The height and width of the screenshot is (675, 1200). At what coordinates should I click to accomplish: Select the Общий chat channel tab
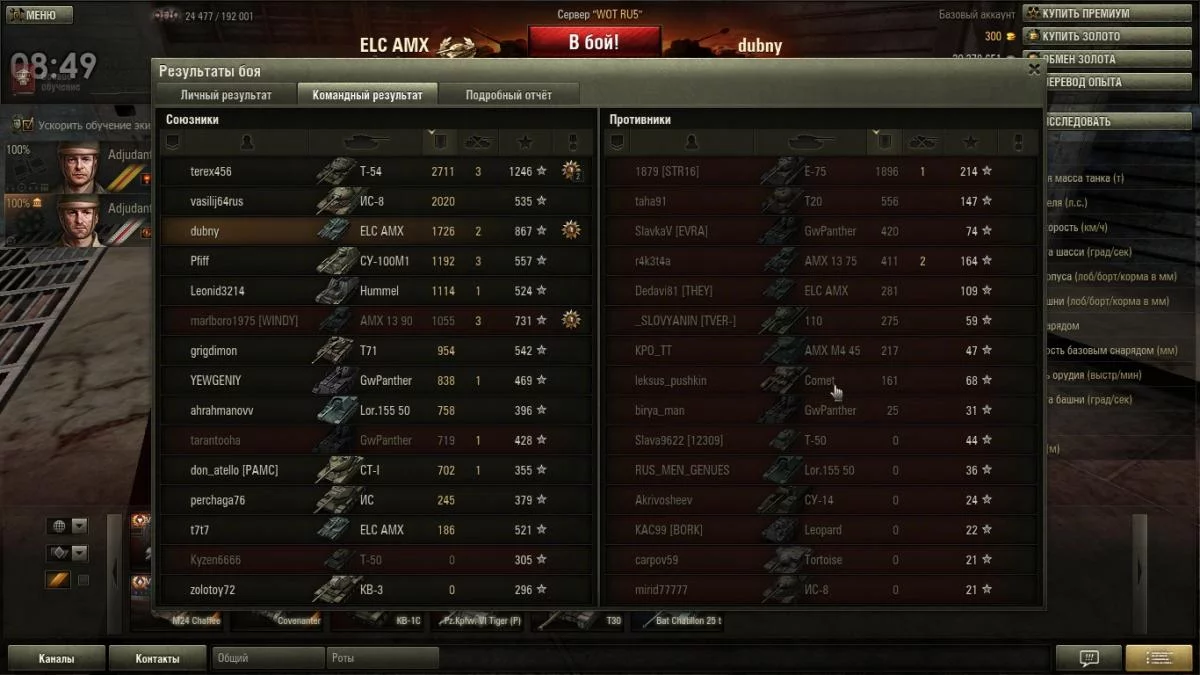tap(266, 659)
